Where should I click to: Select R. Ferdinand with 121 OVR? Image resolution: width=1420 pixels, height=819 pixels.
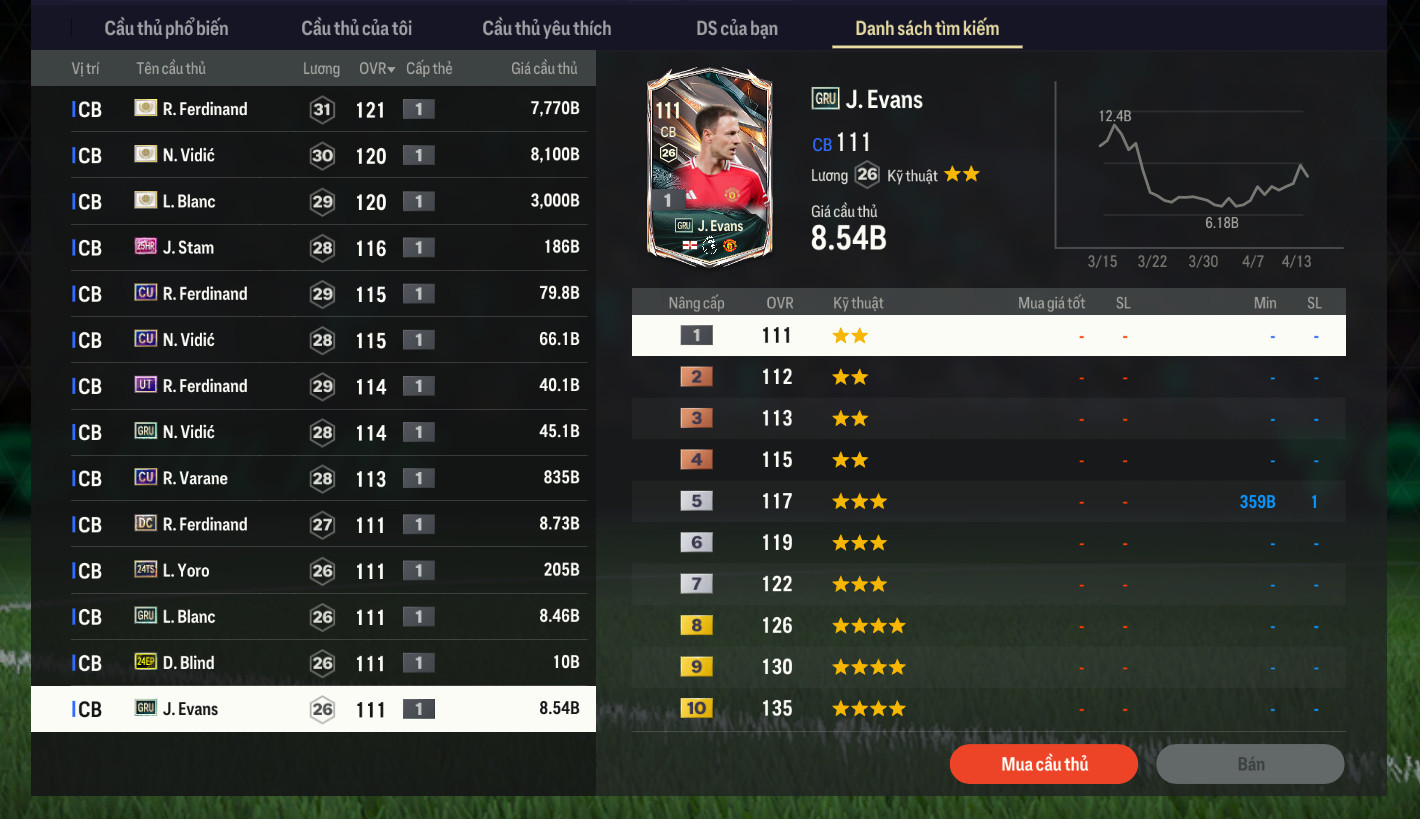pos(313,109)
